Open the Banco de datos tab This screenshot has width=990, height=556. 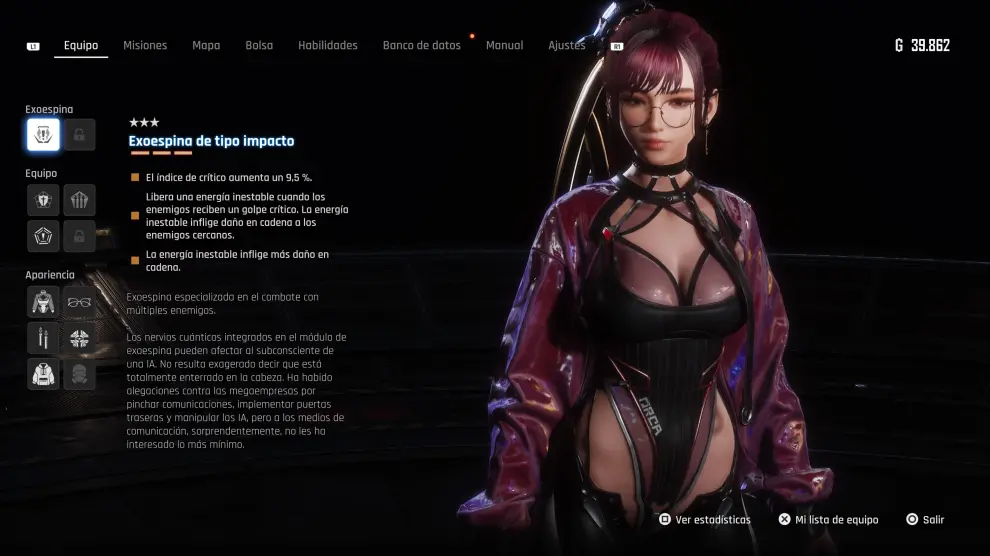(422, 46)
